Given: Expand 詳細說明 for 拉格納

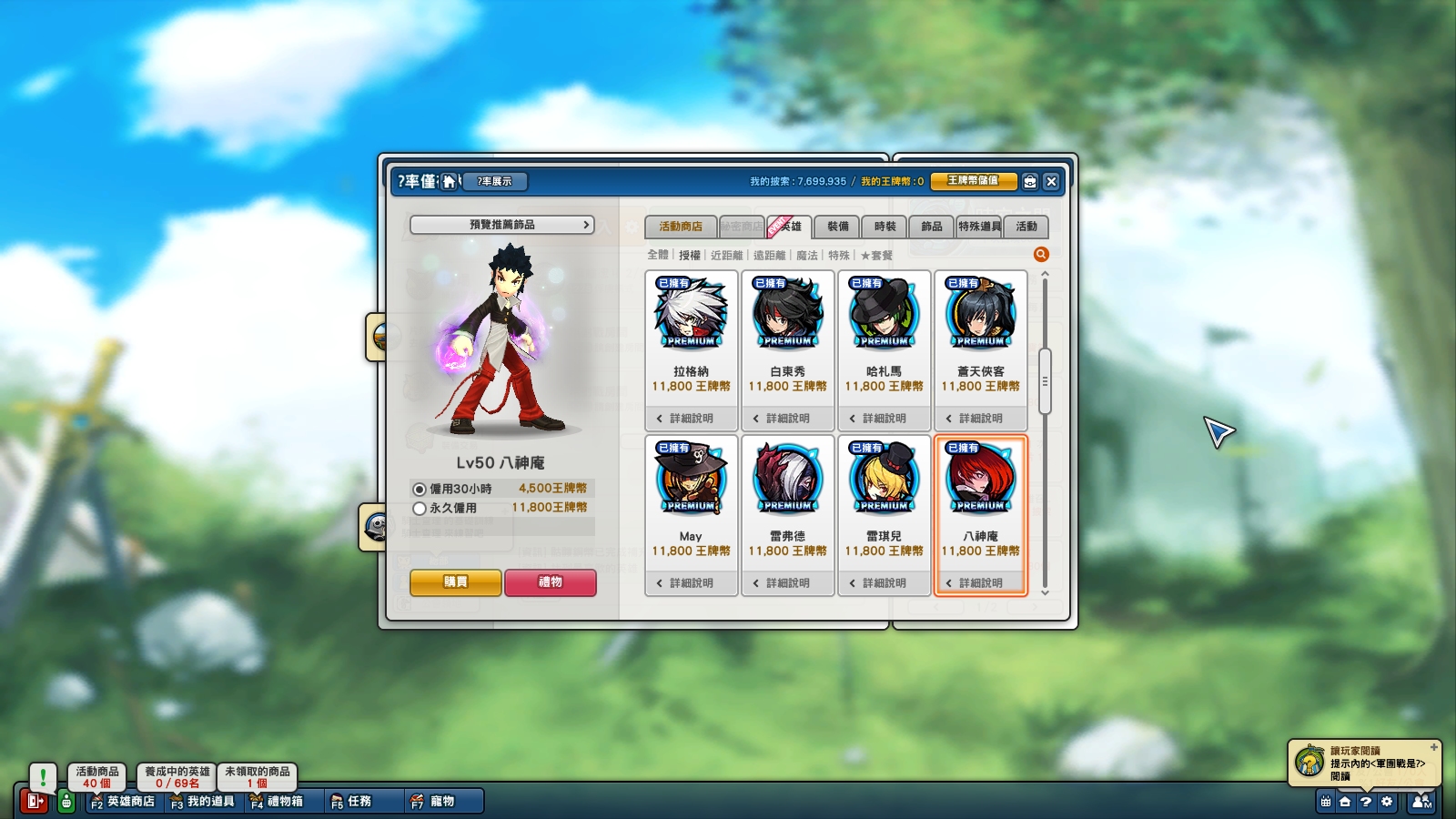Looking at the screenshot, I should point(689,418).
